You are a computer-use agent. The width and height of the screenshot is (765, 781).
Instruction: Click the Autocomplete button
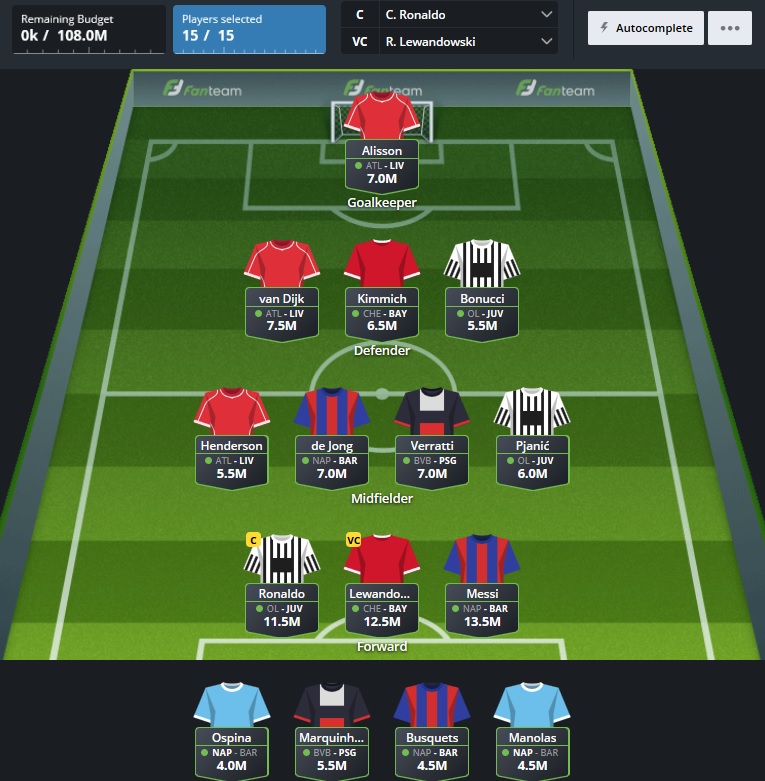click(x=645, y=28)
